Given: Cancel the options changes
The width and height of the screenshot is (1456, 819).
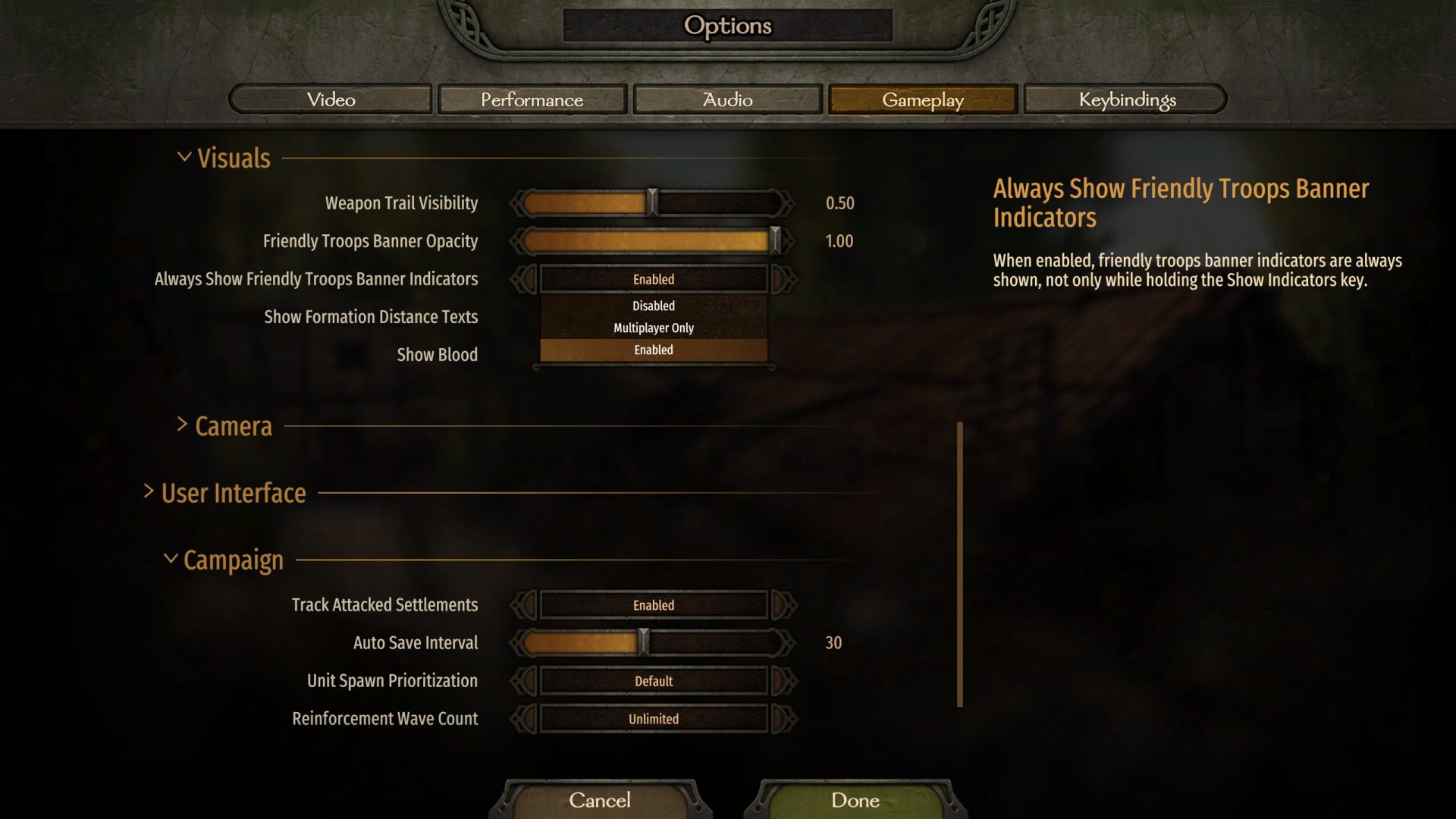Looking at the screenshot, I should point(599,800).
